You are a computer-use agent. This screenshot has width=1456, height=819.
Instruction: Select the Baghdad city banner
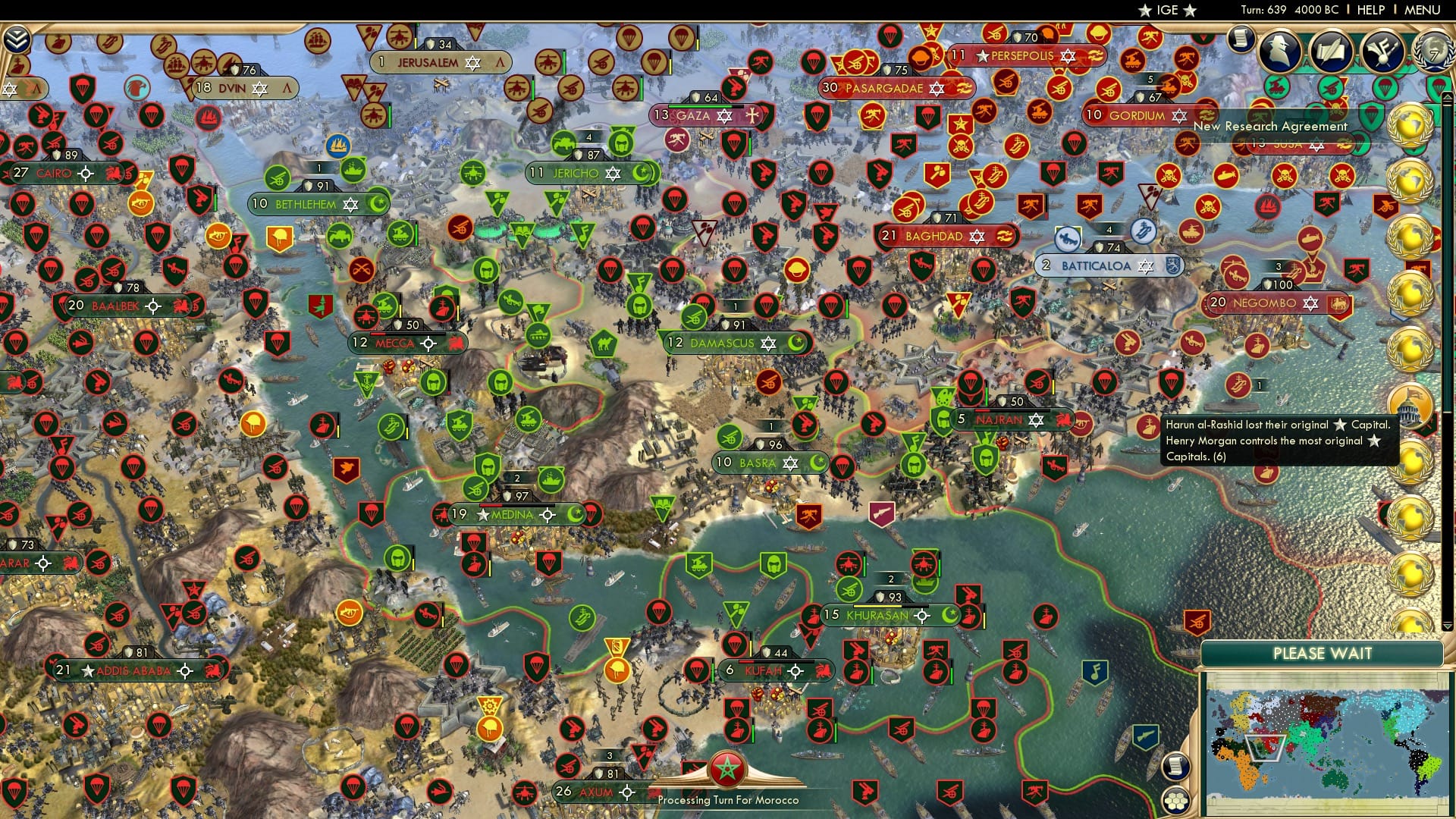coord(940,236)
